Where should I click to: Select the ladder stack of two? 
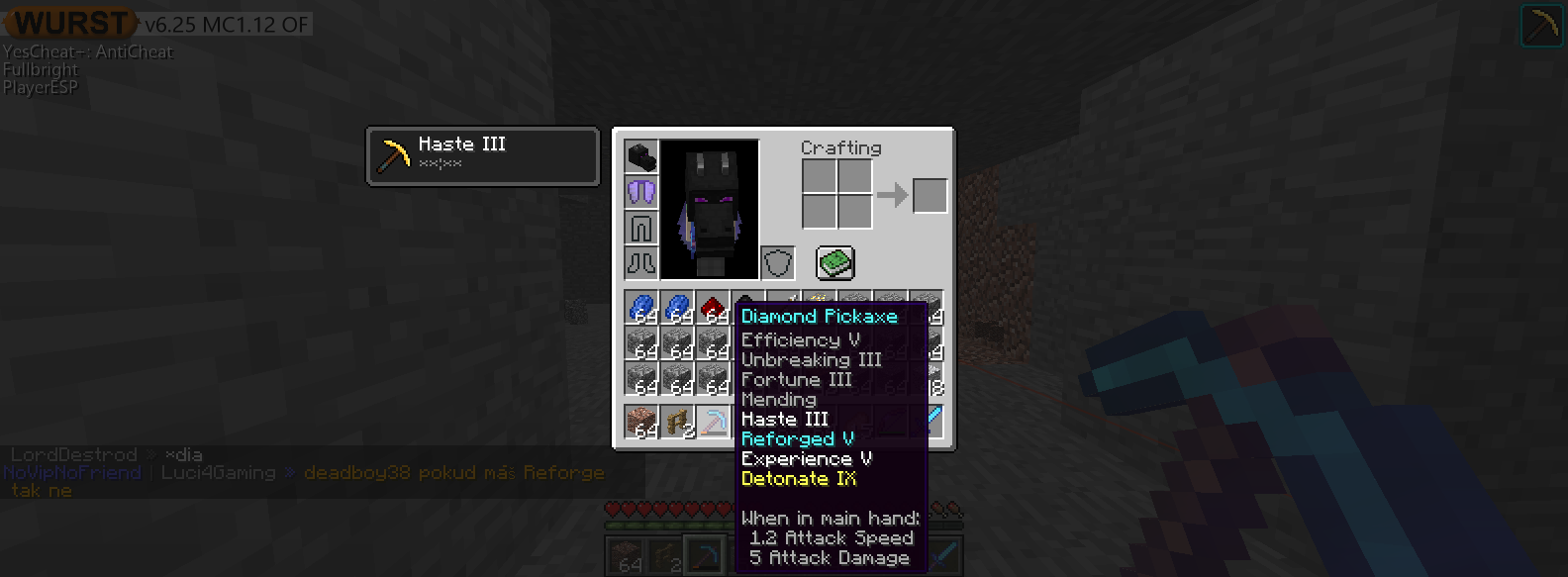677,423
